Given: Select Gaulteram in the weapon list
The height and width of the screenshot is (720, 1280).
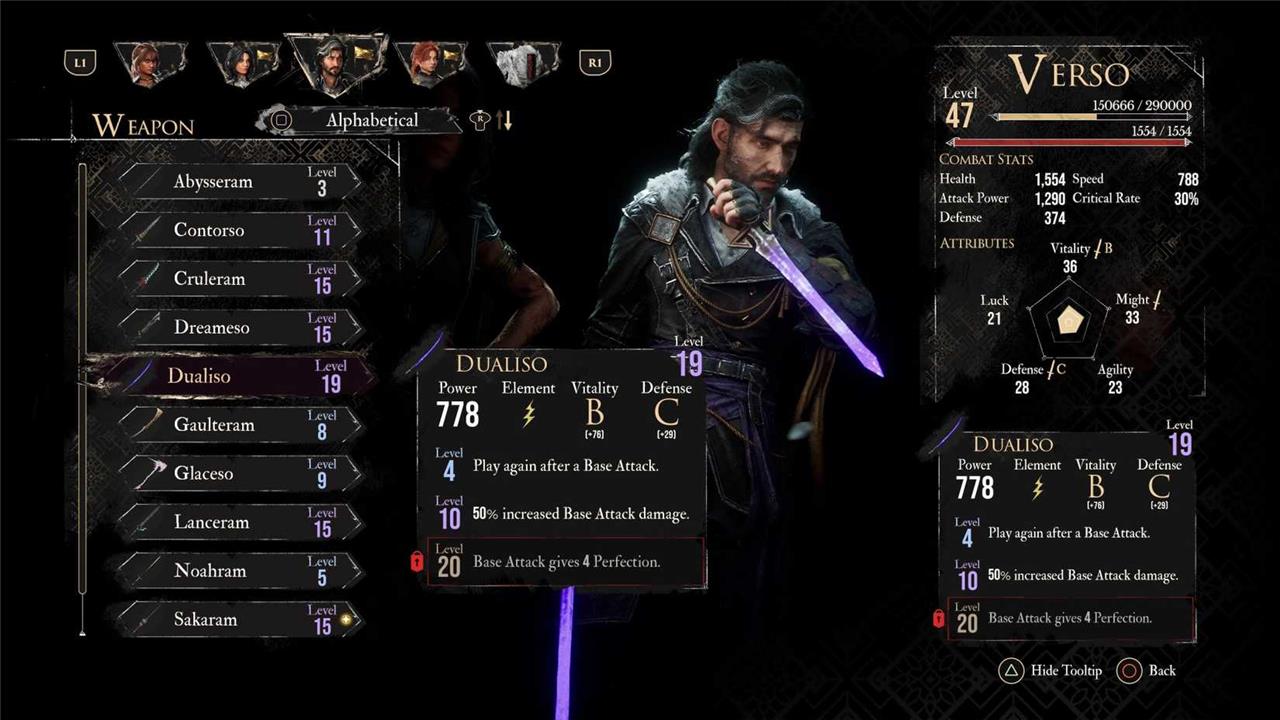Looking at the screenshot, I should click(x=240, y=425).
